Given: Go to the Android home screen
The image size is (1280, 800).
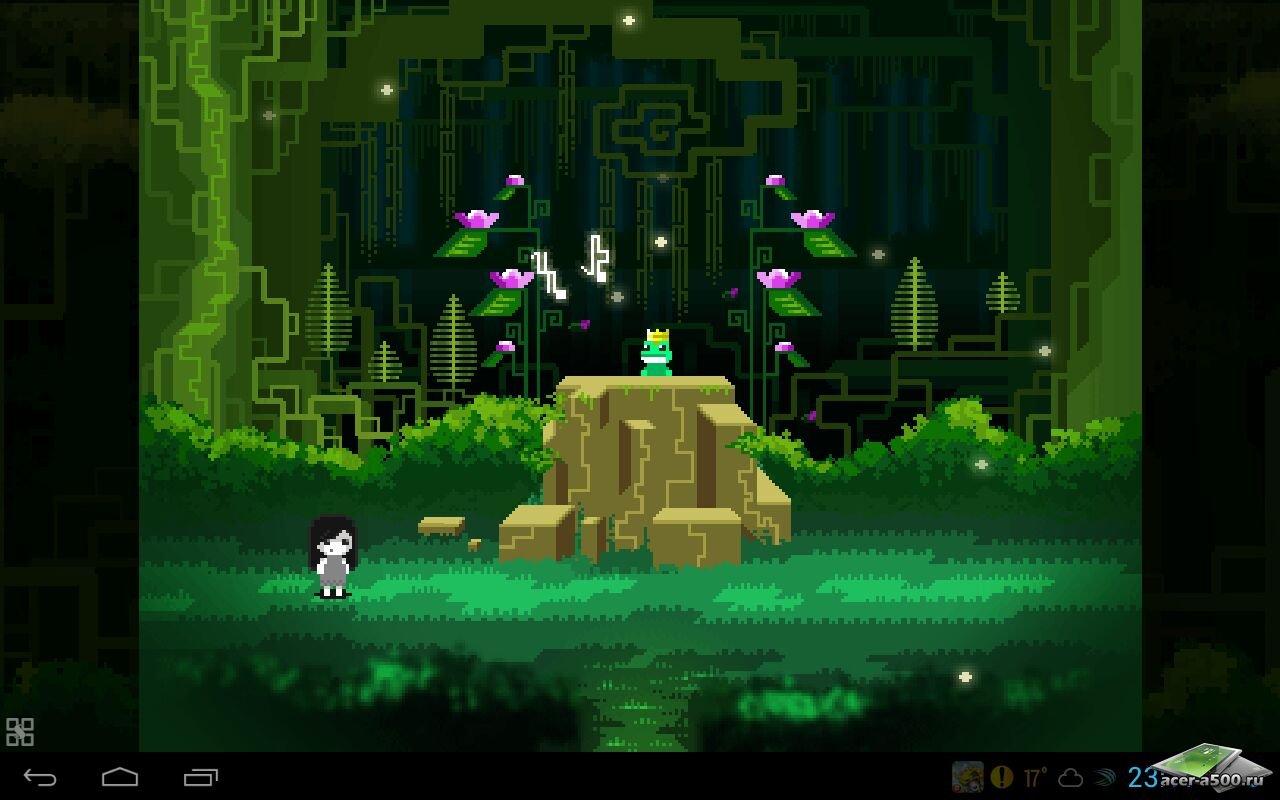Looking at the screenshot, I should 120,777.
